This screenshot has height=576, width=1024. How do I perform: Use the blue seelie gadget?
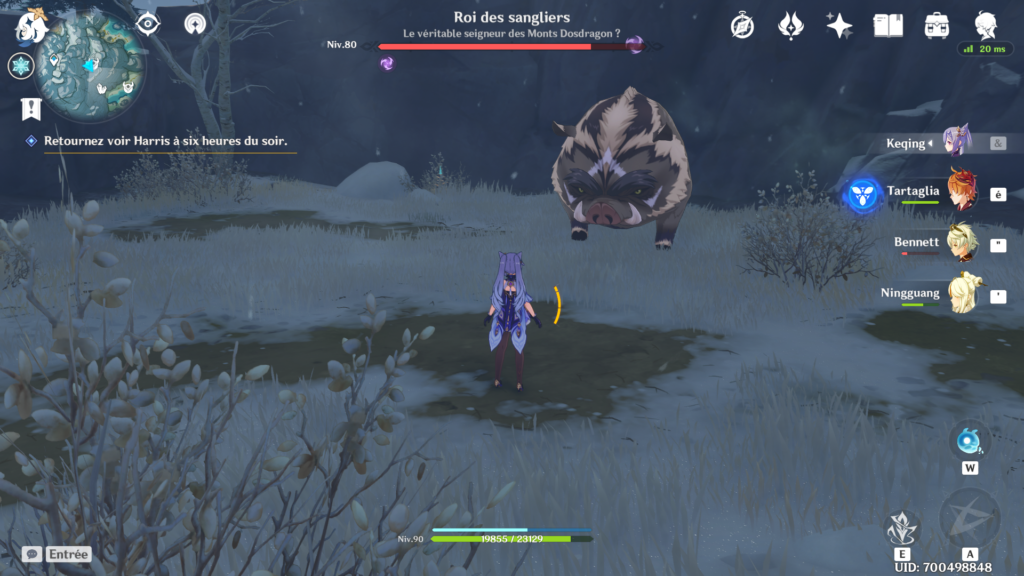click(x=969, y=440)
